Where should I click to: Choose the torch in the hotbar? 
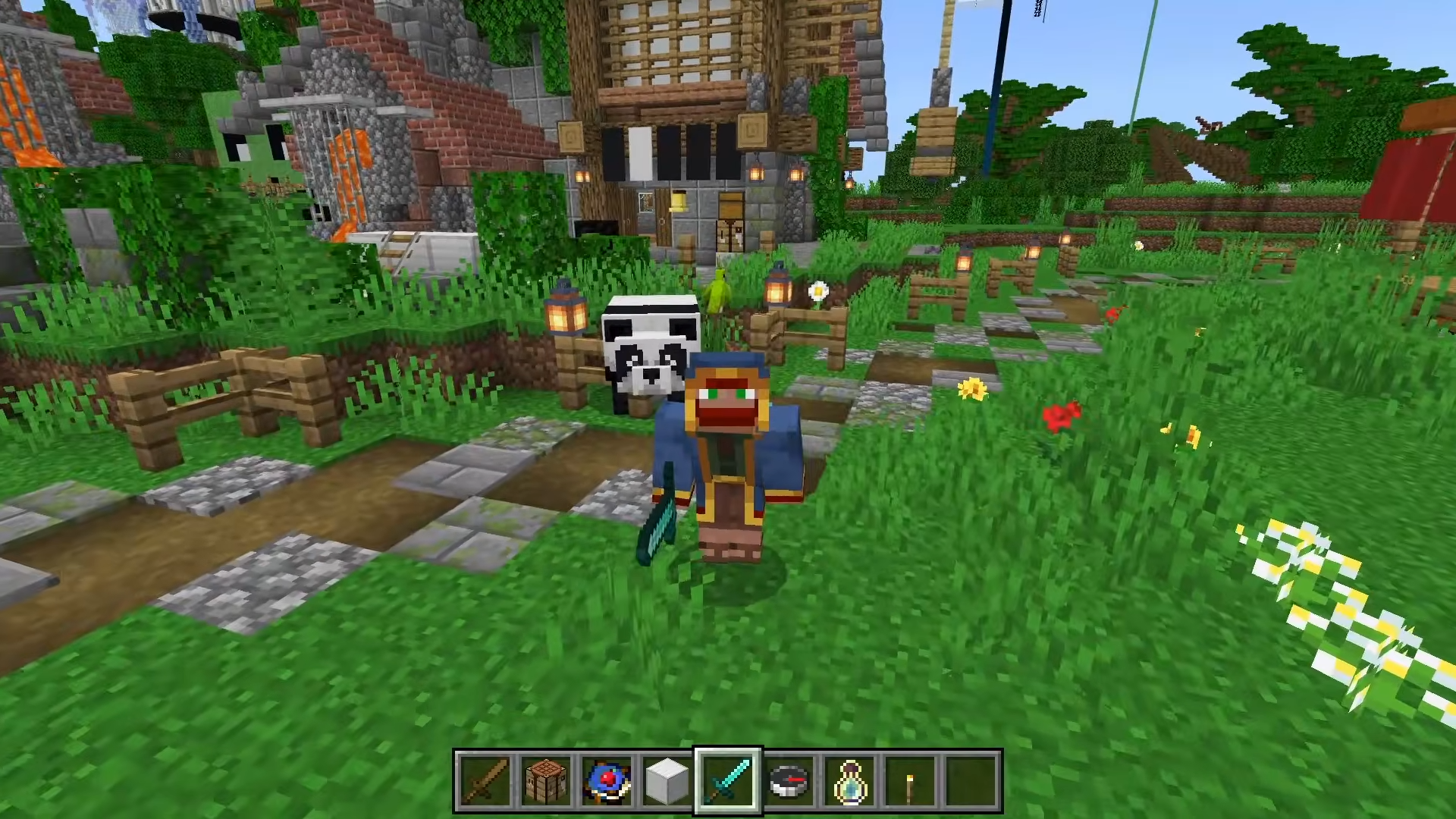pos(910,781)
